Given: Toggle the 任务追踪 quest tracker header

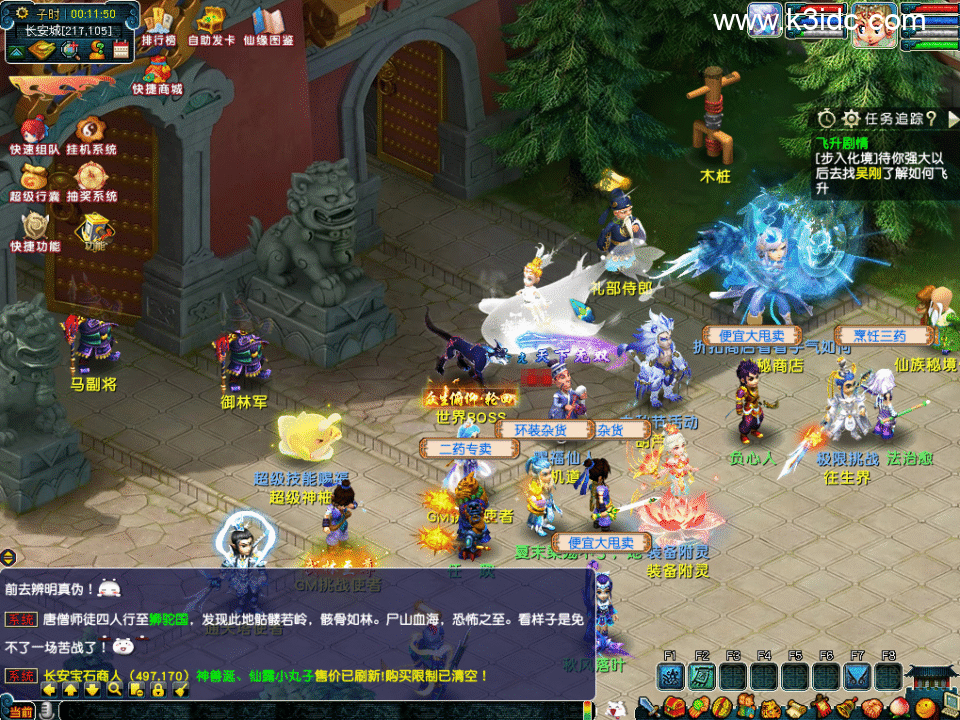Looking at the screenshot, I should [x=885, y=118].
